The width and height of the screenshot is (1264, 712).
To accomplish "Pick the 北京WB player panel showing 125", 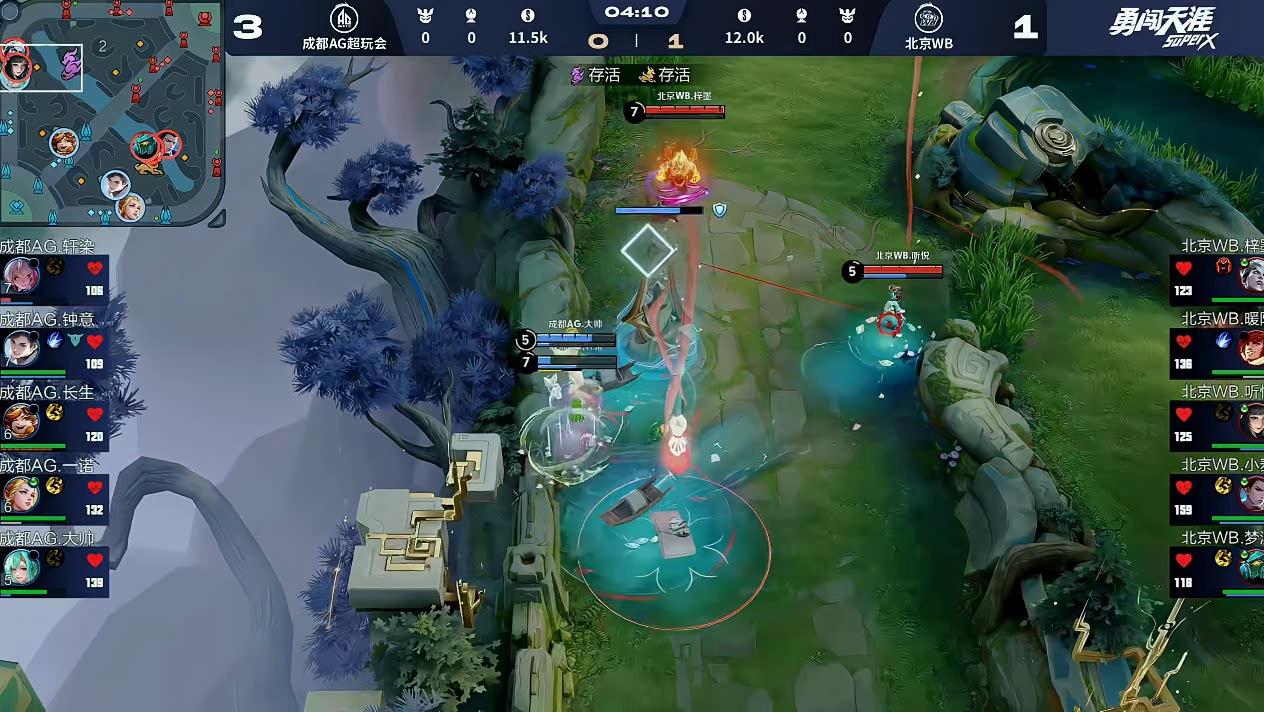I will point(1217,420).
